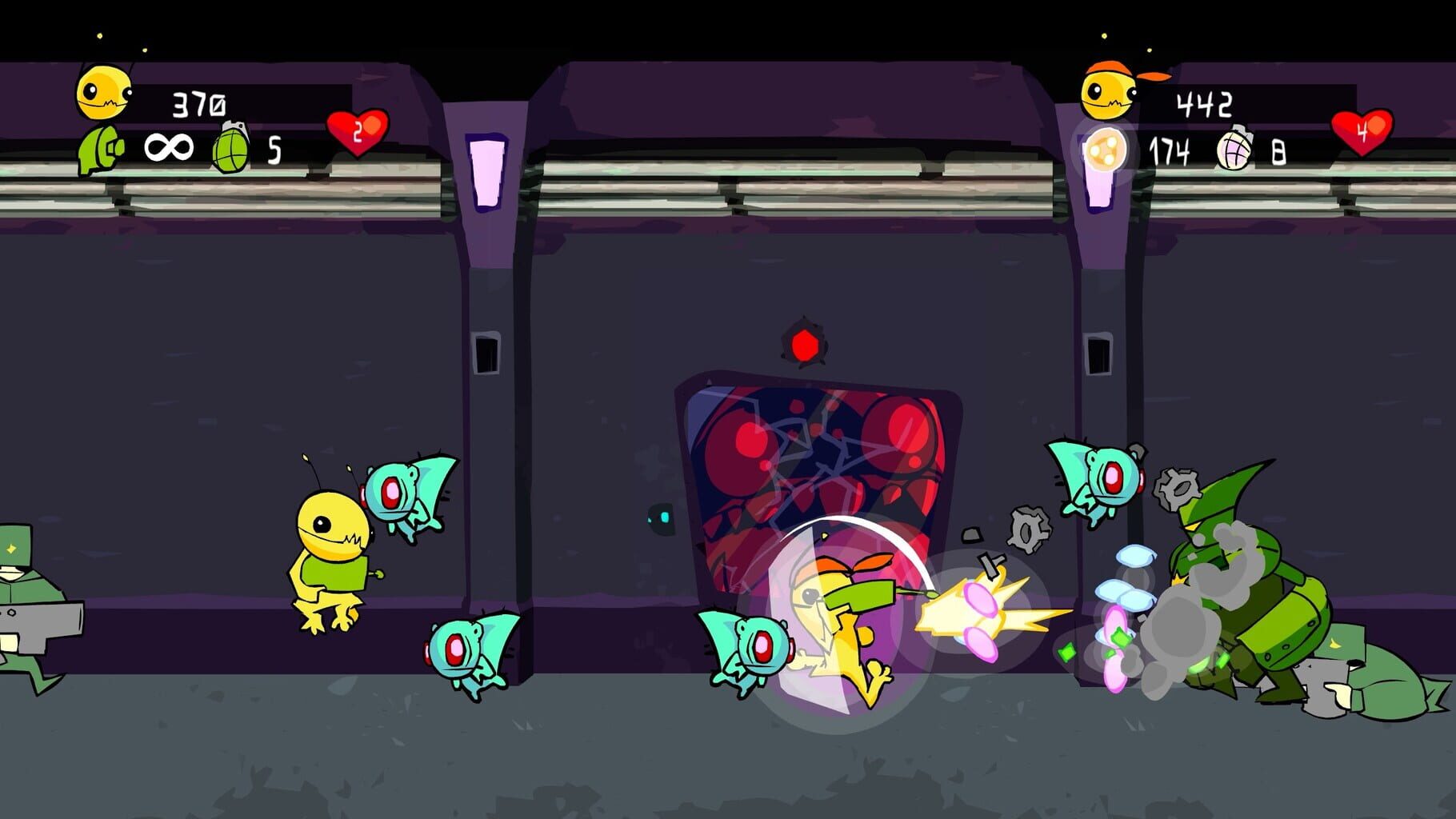Click Player 2's white grenade icon
The height and width of the screenshot is (819, 1456).
(x=1236, y=148)
